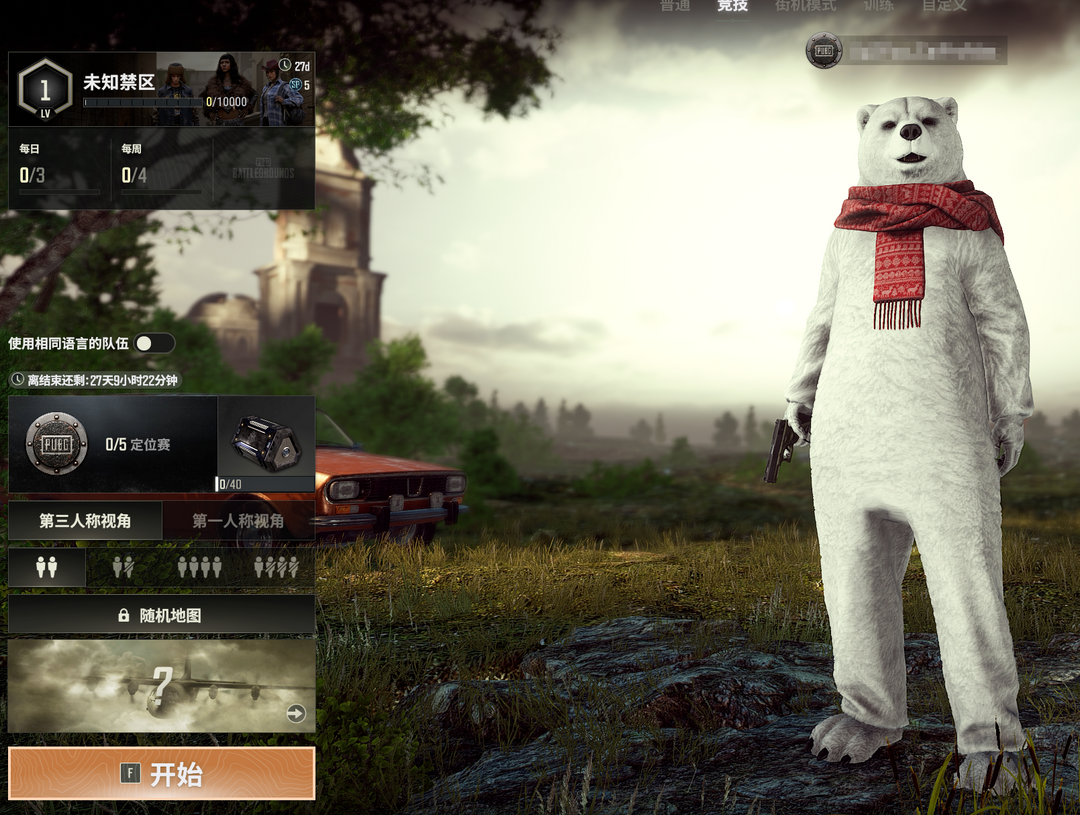Open the 每日 daily missions panel

58,169
